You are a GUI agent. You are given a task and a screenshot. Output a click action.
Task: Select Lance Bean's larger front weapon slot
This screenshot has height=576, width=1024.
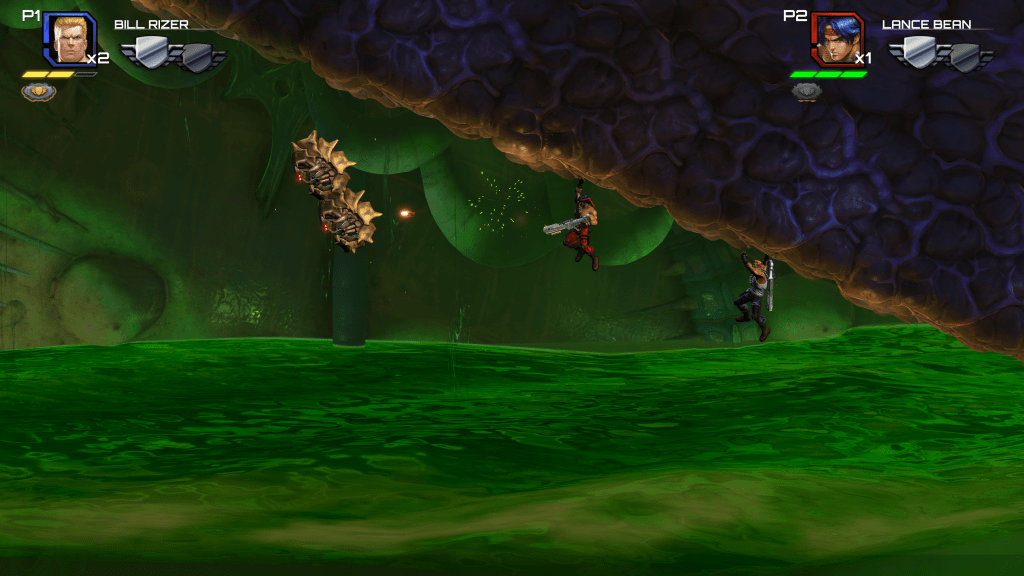[x=920, y=52]
